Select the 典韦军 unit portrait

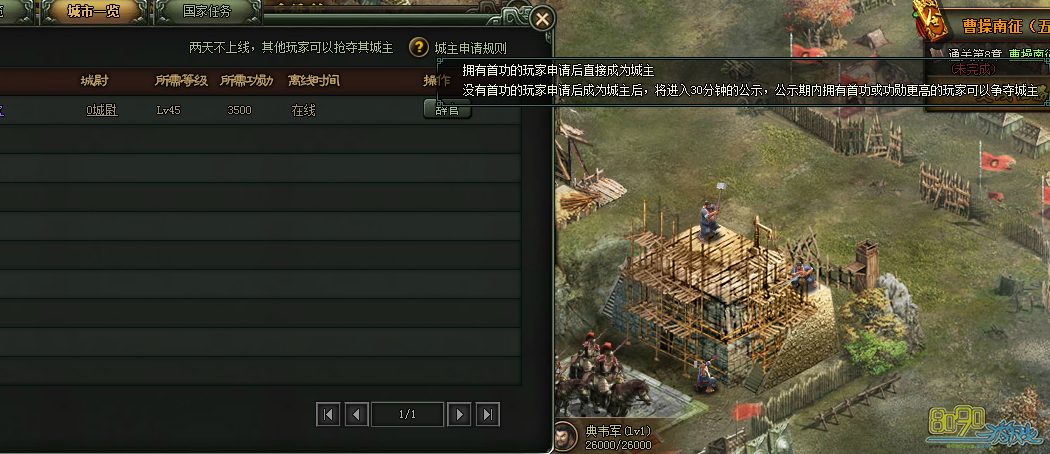pos(564,437)
